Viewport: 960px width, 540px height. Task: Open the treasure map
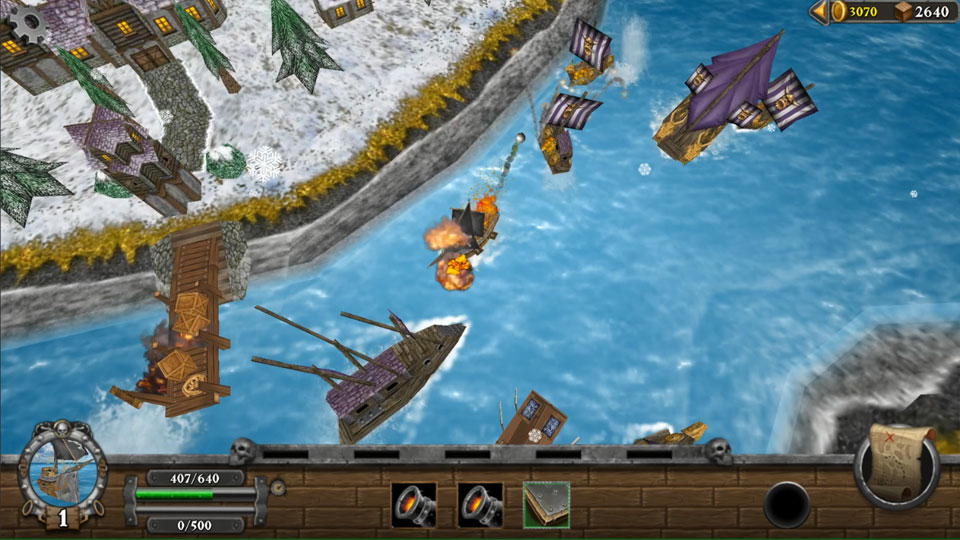[x=897, y=464]
